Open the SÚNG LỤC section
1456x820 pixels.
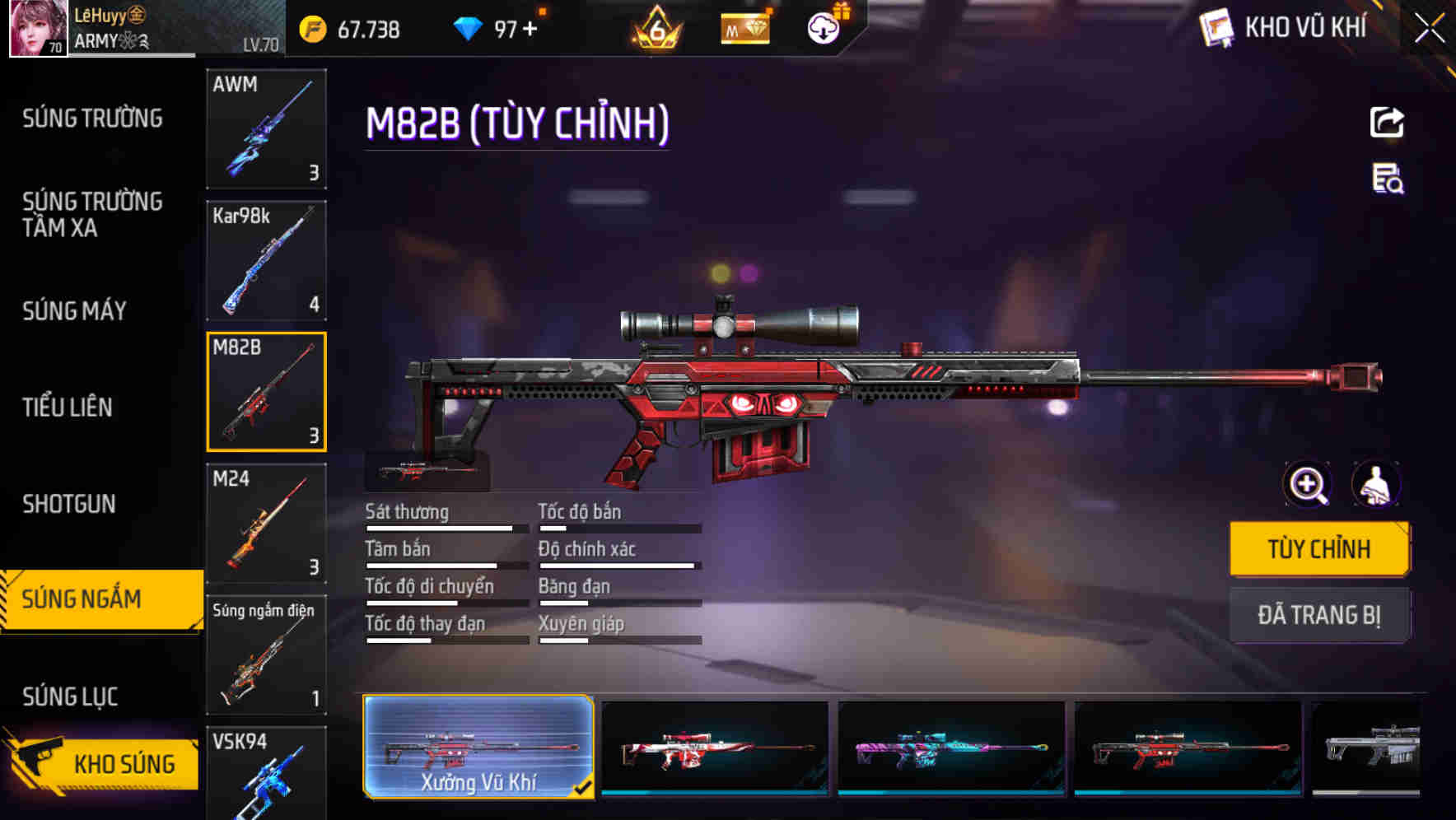(x=69, y=696)
